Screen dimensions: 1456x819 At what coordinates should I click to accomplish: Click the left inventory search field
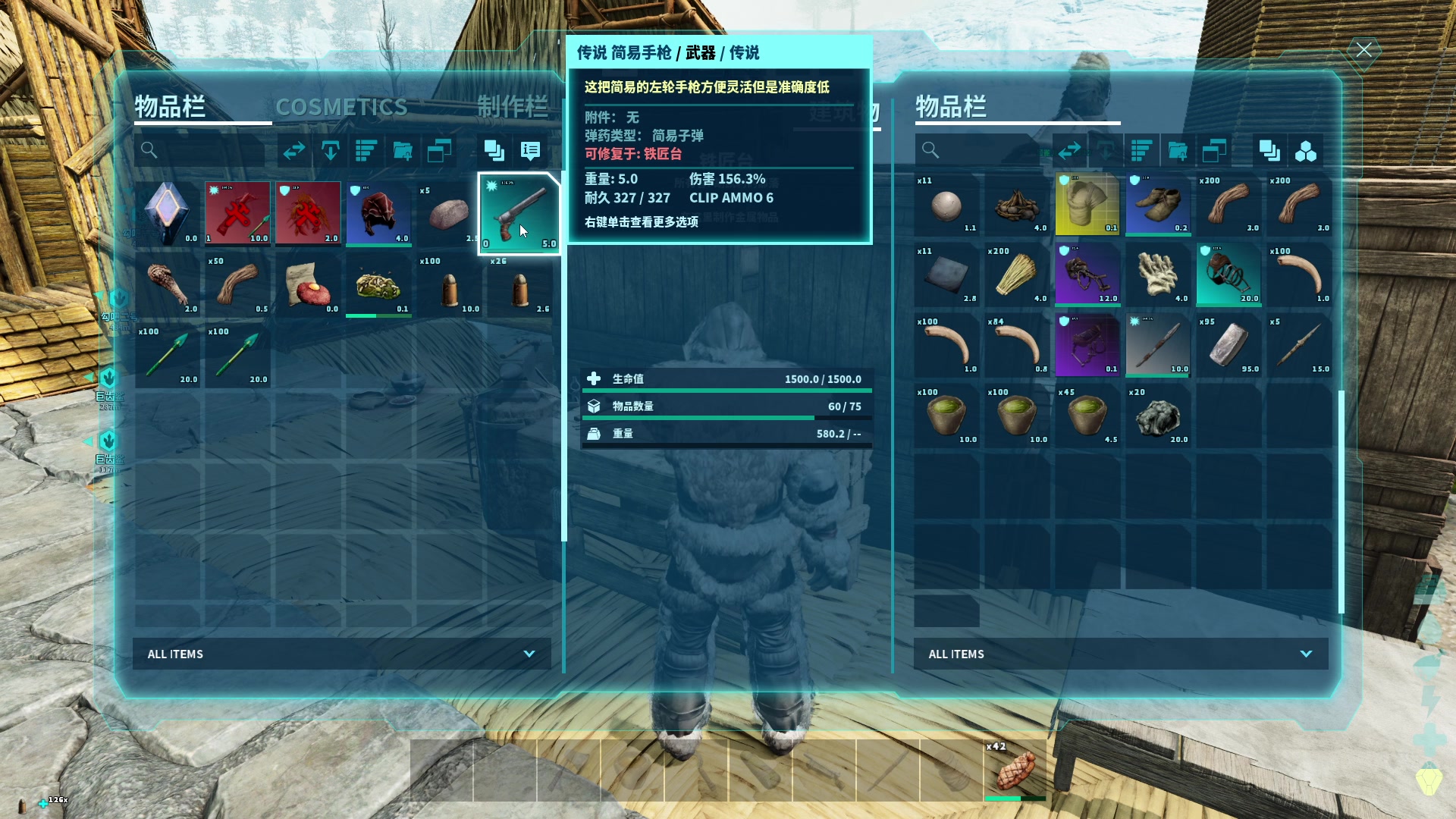tap(201, 151)
